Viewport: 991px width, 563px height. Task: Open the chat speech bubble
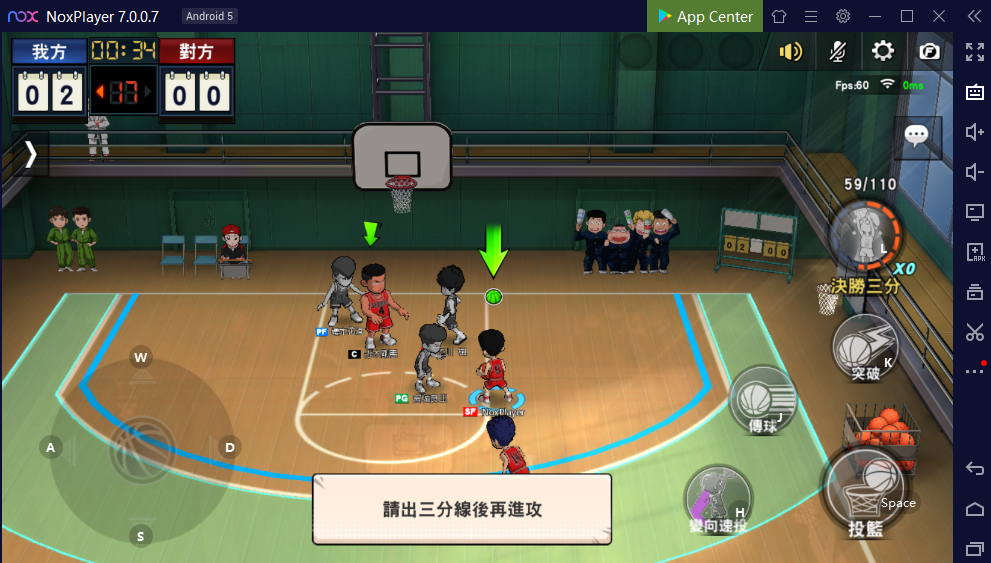pos(916,135)
